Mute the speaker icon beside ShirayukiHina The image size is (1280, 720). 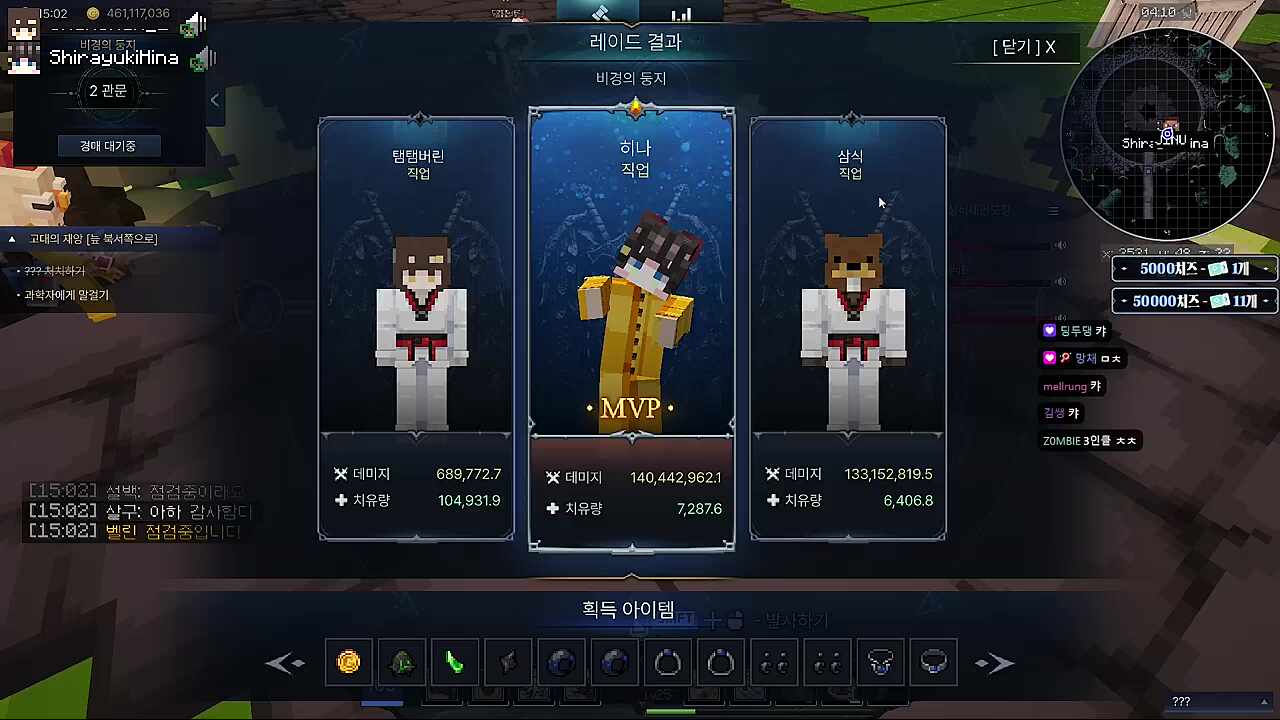[x=202, y=60]
